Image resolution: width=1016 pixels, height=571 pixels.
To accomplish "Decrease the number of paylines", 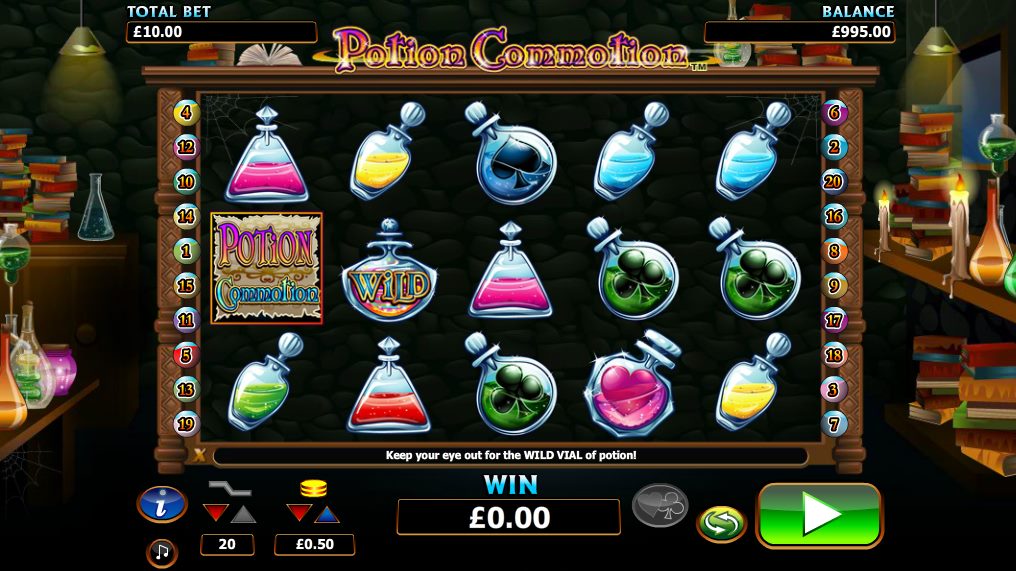I will (x=215, y=514).
